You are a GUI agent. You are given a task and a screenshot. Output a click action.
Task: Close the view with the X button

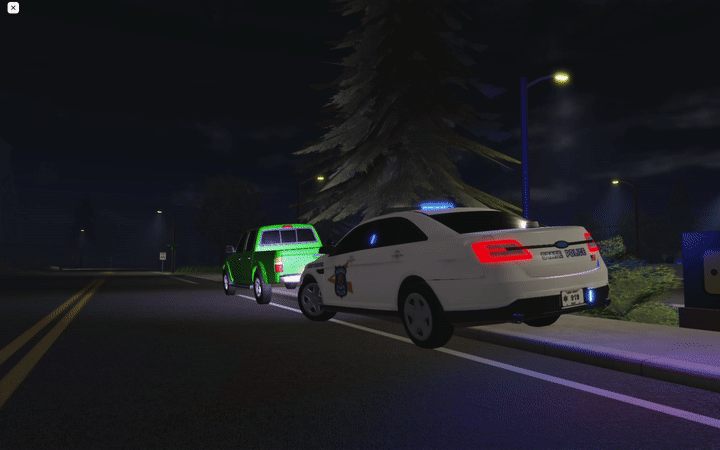tap(13, 8)
